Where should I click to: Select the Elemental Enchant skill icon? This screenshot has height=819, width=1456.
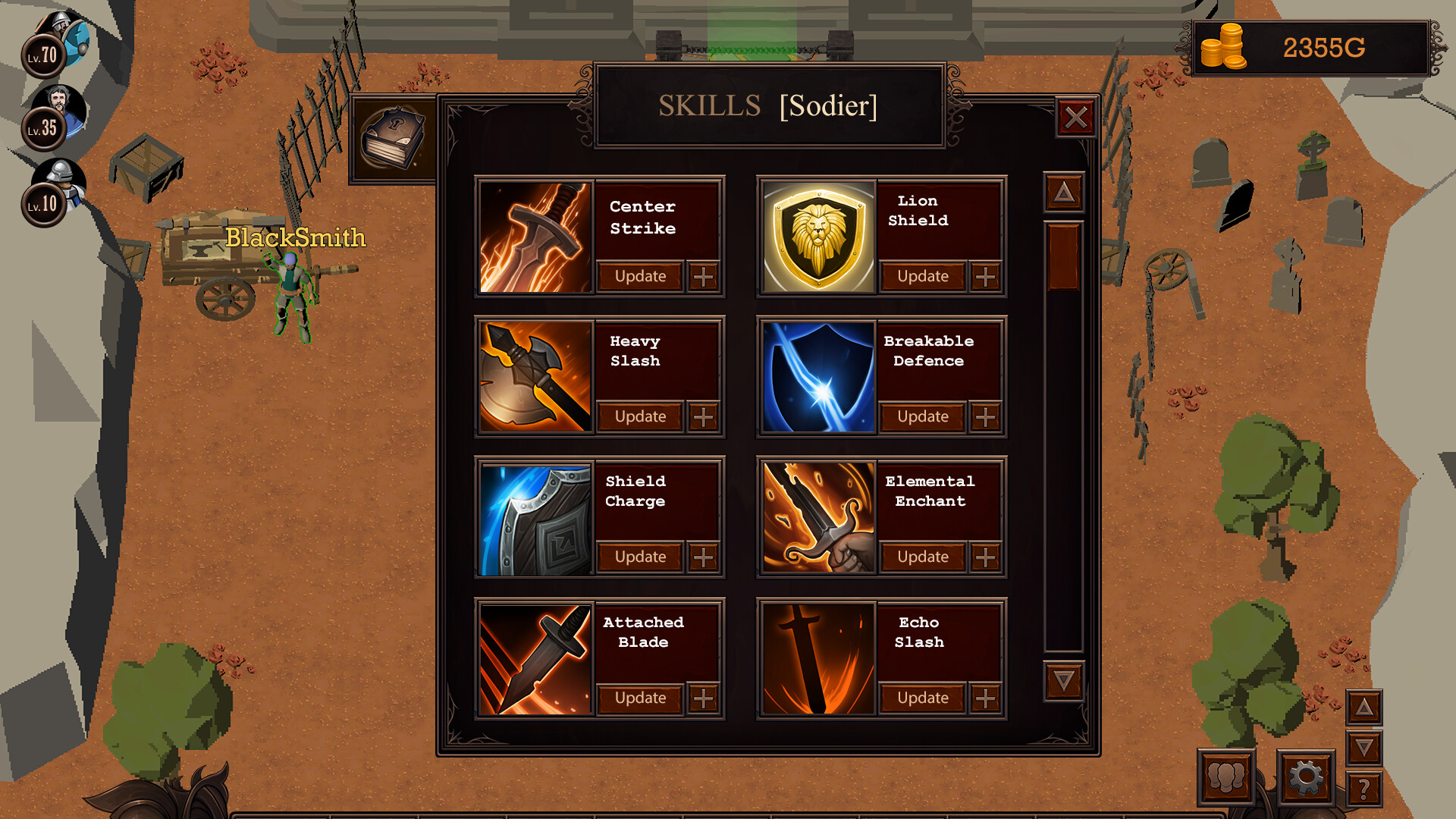[x=817, y=517]
